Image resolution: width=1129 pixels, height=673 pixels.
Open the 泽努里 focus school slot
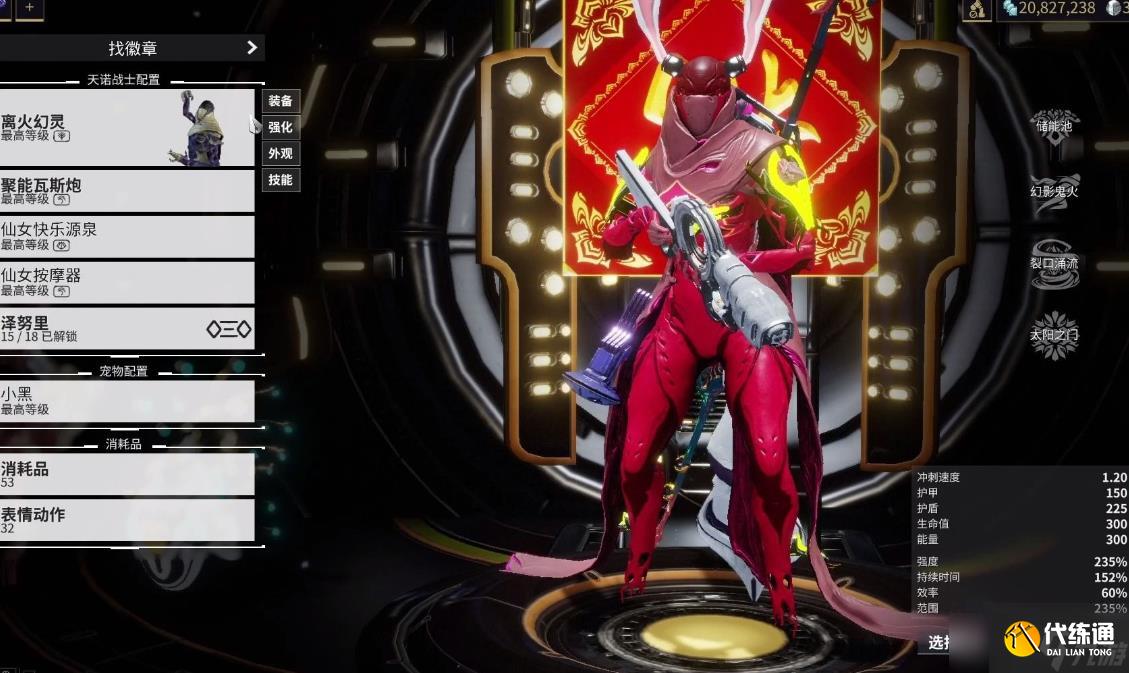coord(120,329)
